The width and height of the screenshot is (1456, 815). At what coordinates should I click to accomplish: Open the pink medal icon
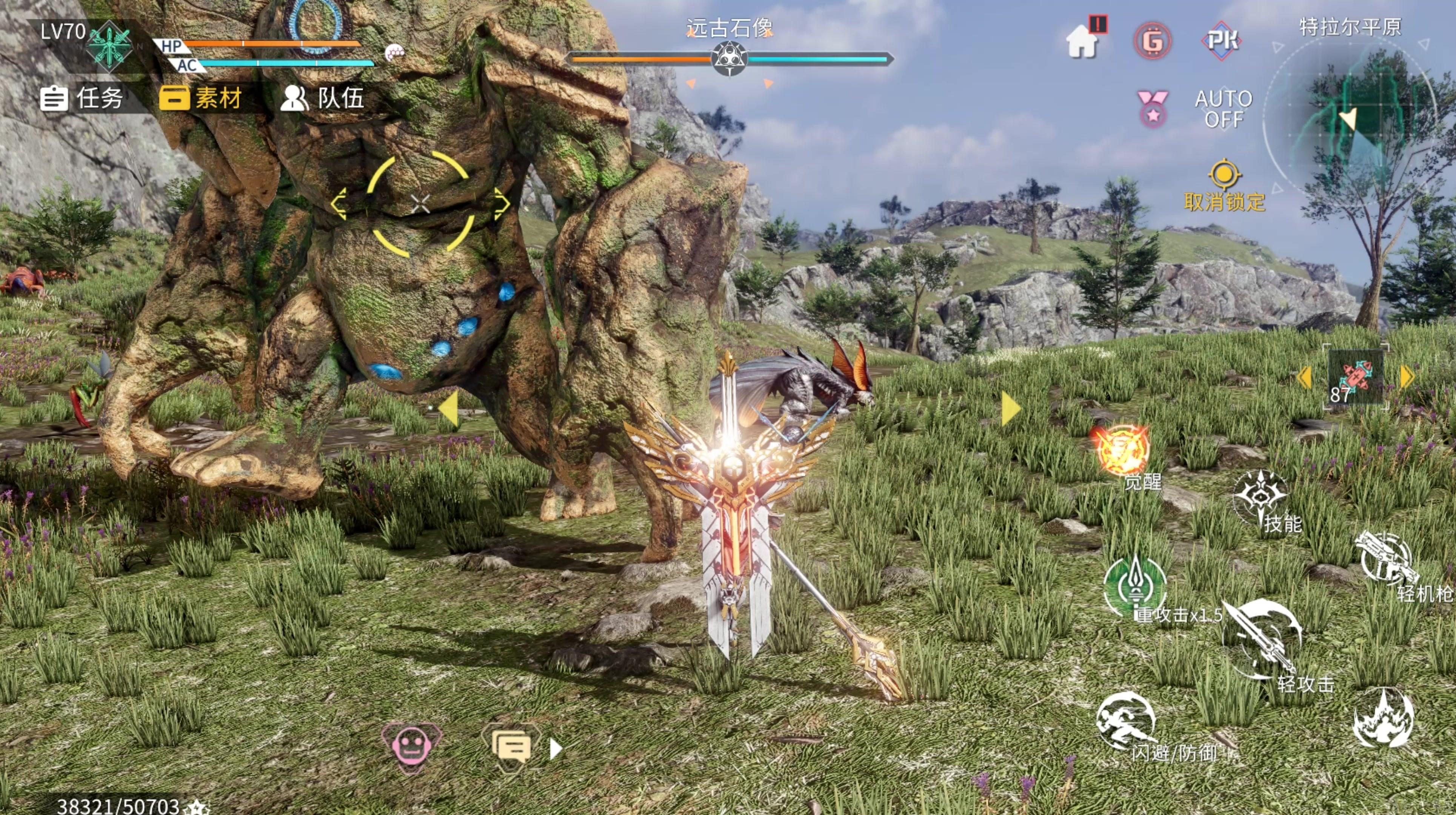tap(1153, 109)
